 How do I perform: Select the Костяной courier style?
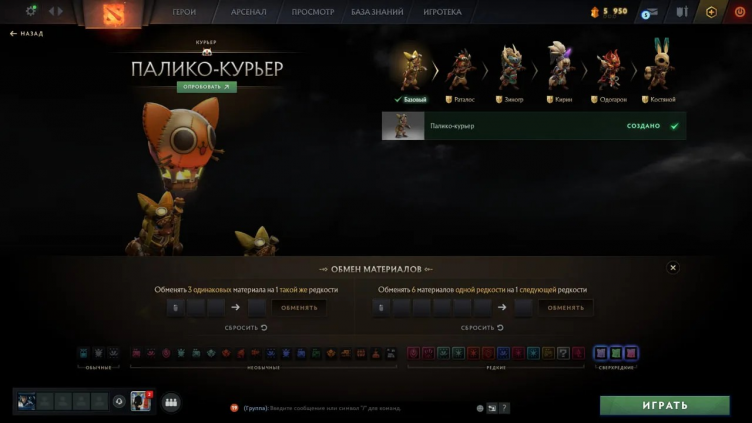659,68
